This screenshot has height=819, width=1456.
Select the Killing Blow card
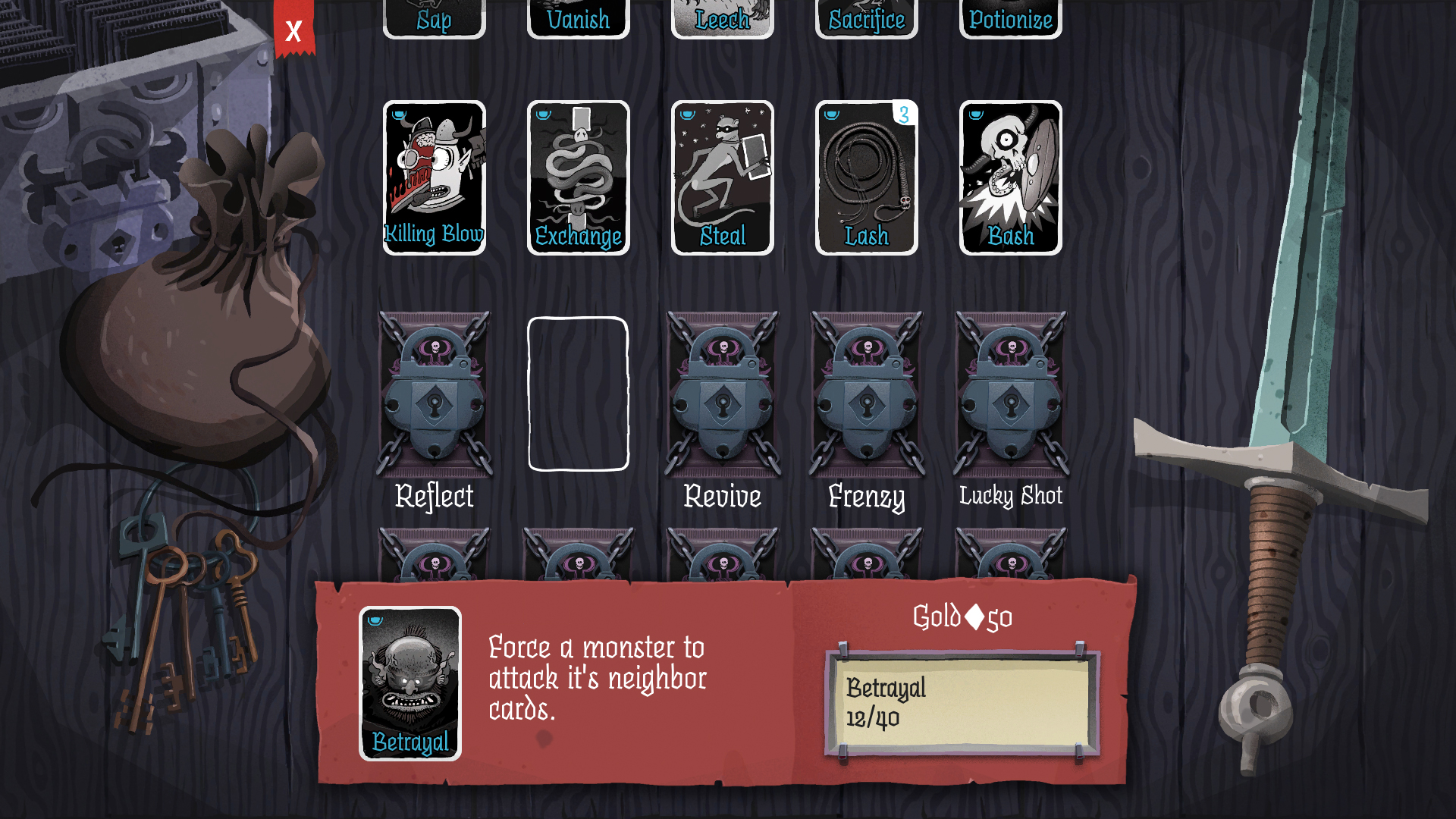click(434, 176)
